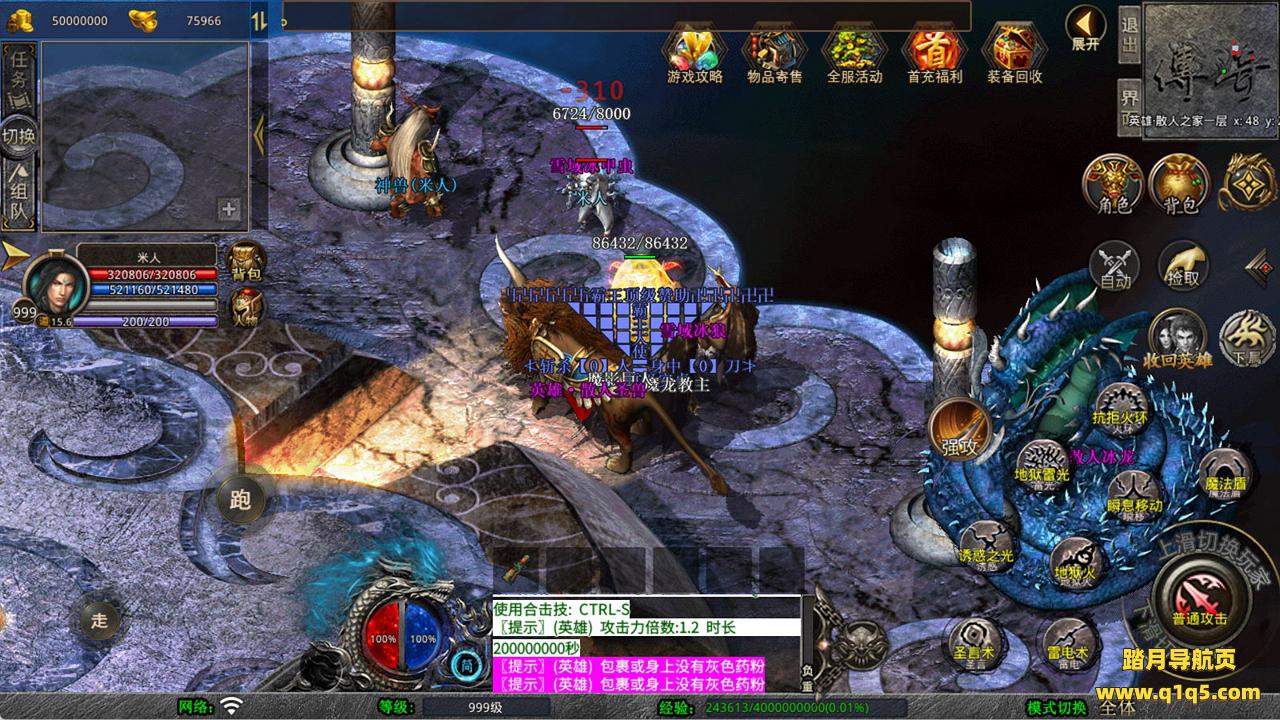Screen dimensions: 1280x720
Task: Open the 全服活动 server events
Action: (x=854, y=50)
